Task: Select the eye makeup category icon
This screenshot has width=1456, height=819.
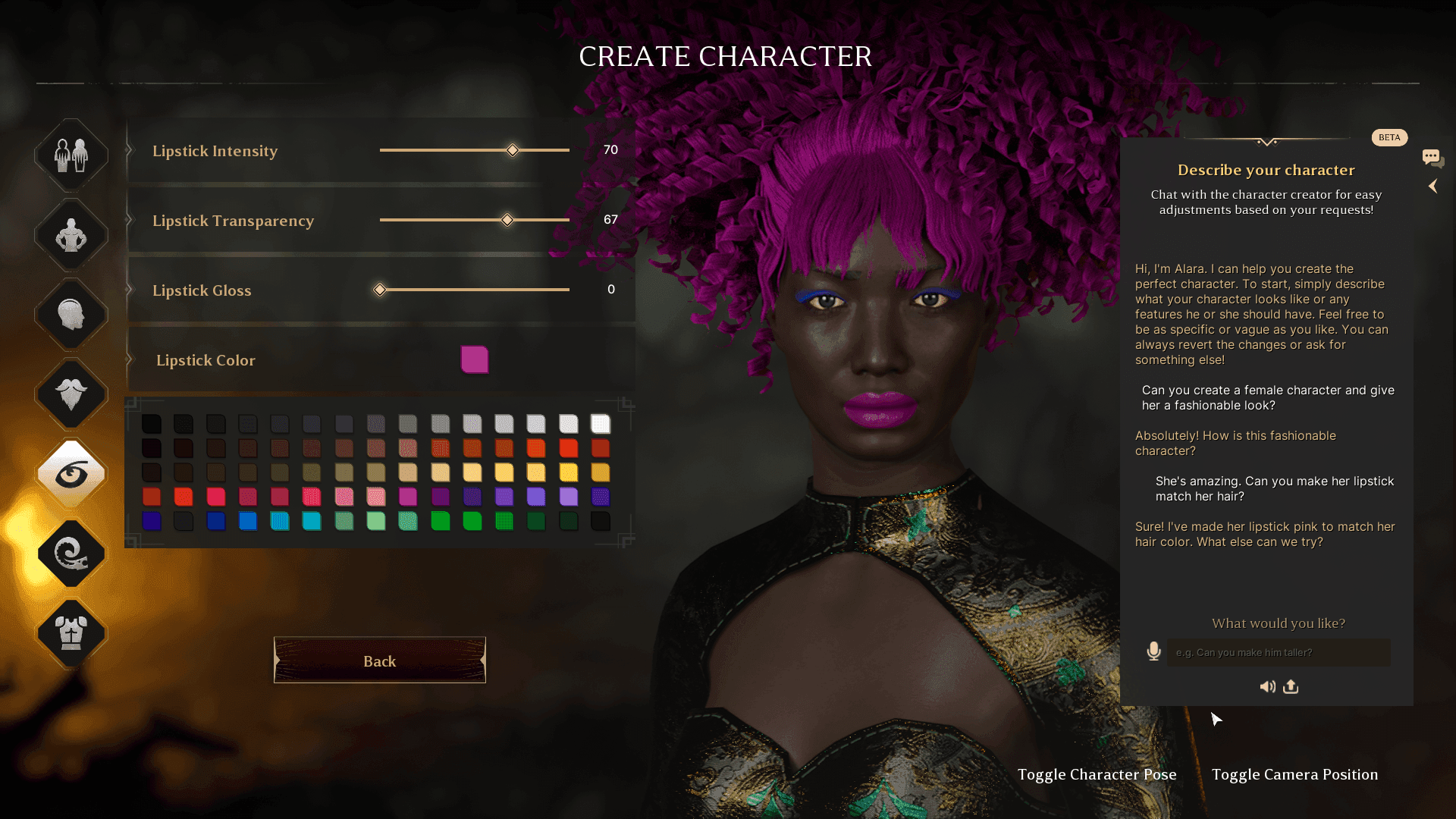Action: 71,472
